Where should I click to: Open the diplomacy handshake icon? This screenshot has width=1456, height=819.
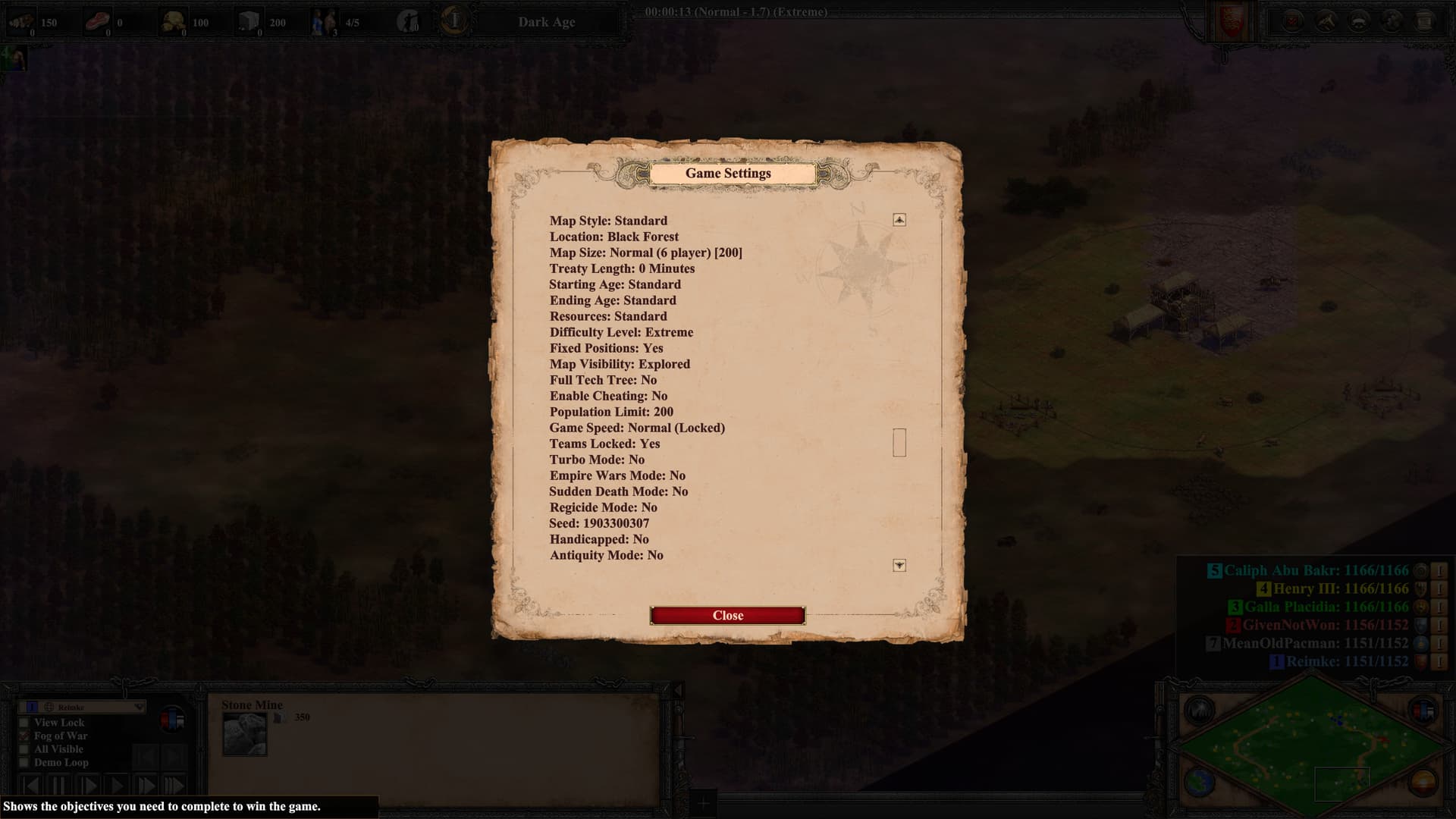(x=1326, y=21)
